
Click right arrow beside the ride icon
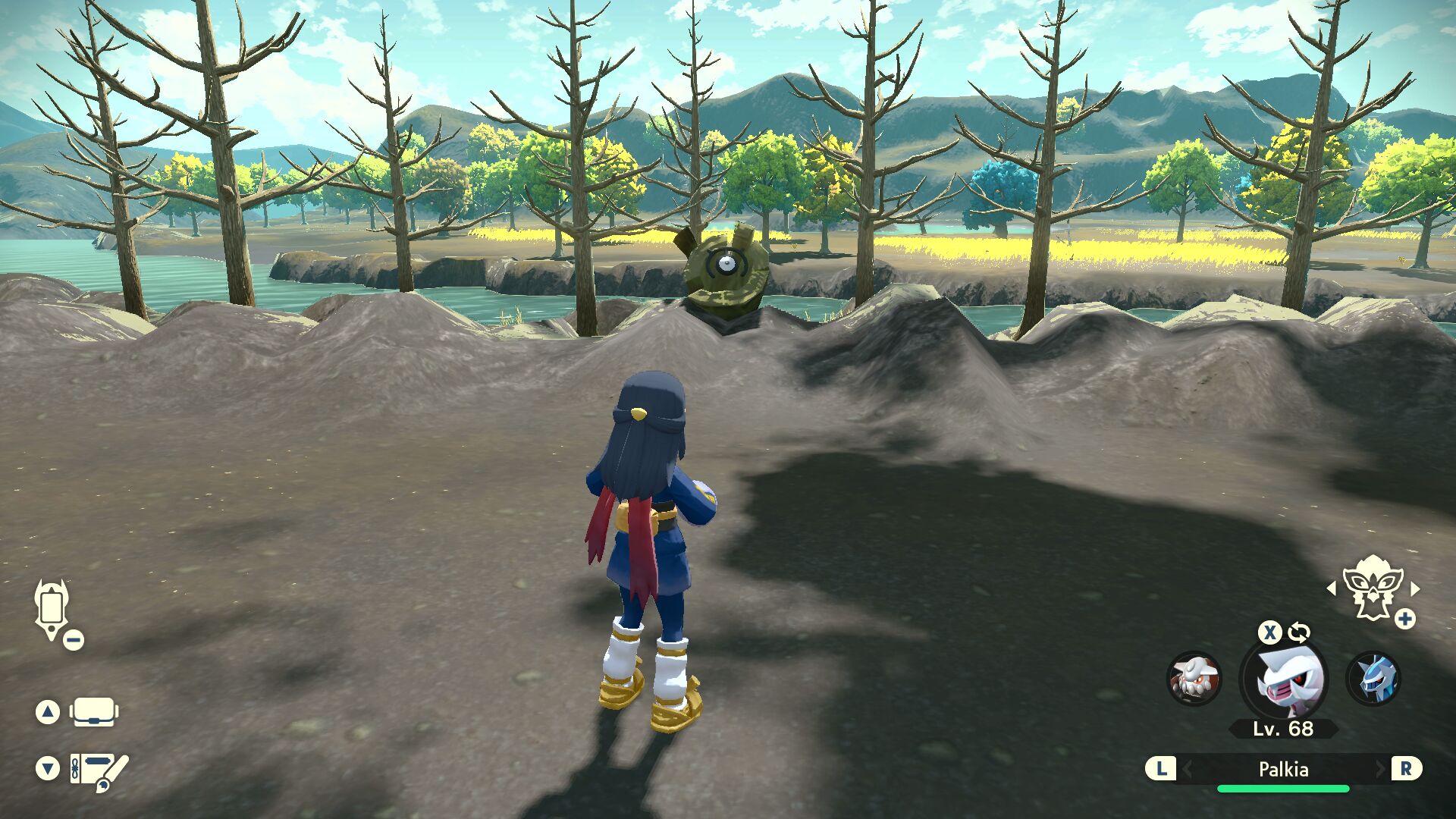tap(1415, 588)
